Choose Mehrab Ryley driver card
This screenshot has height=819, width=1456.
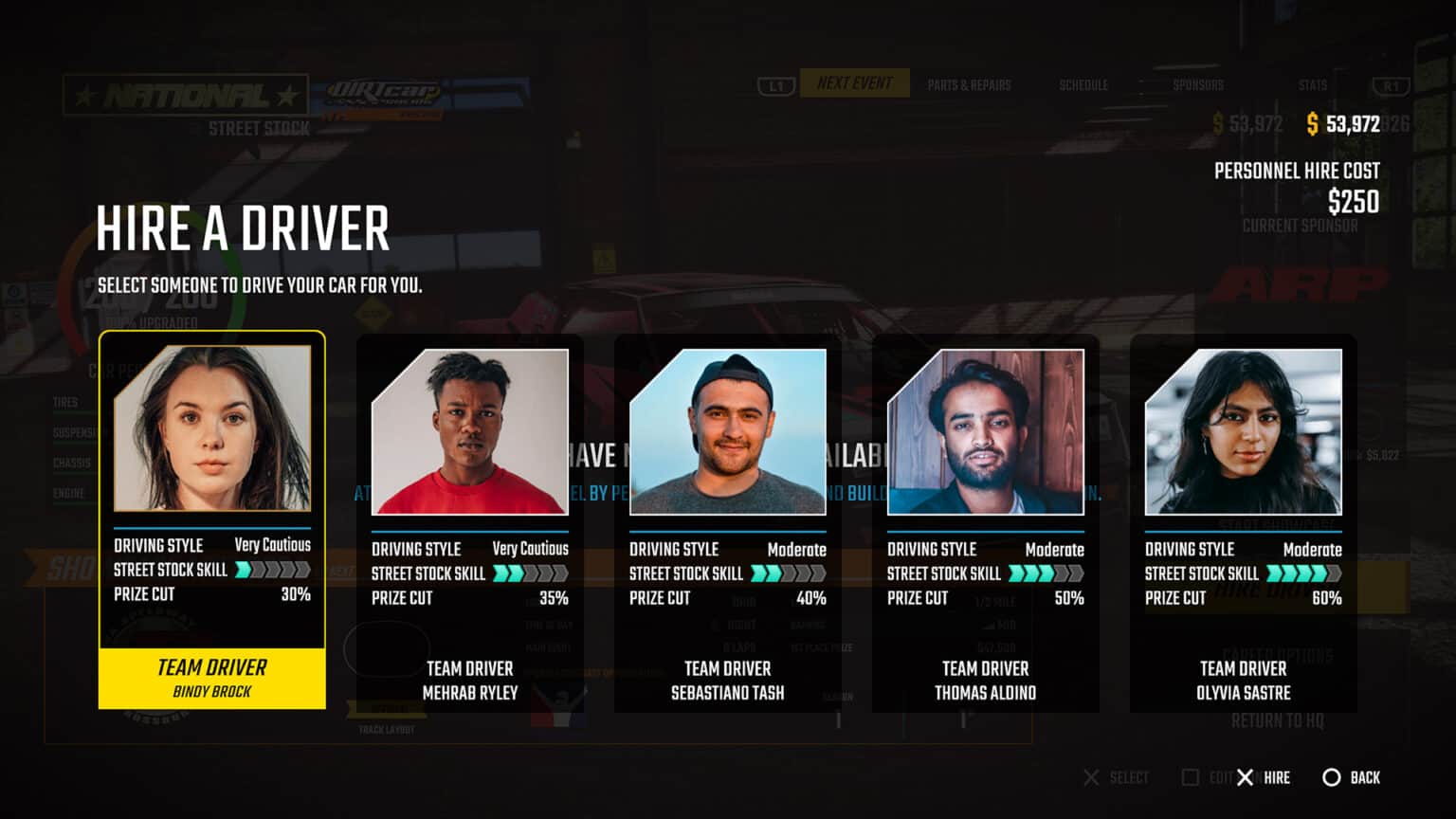click(469, 523)
